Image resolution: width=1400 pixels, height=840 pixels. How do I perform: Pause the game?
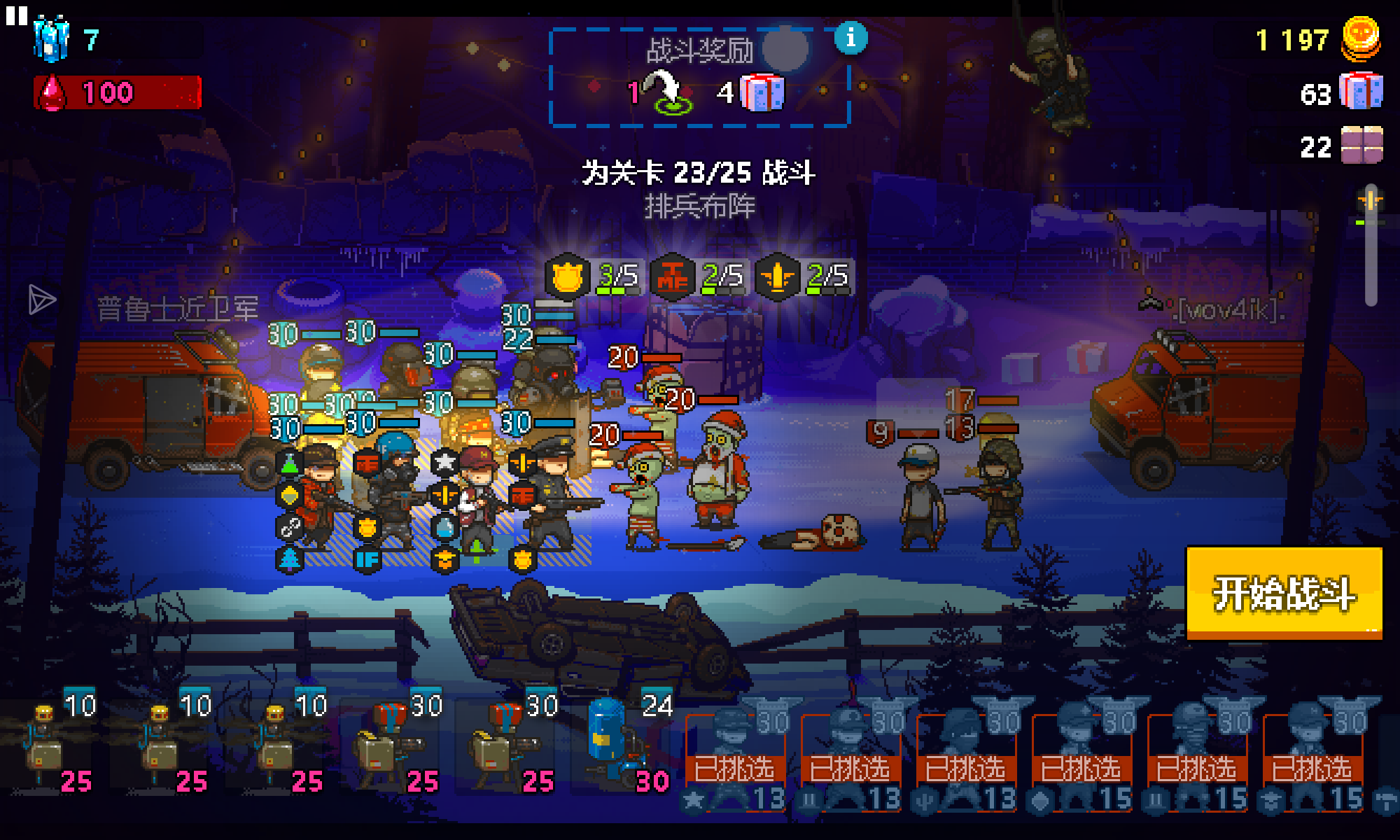point(16,15)
